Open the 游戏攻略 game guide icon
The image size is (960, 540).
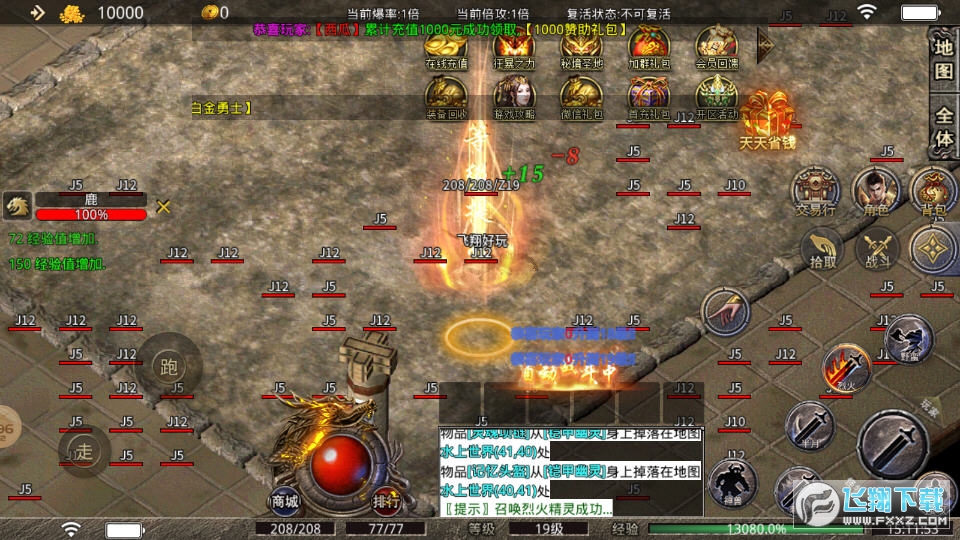tap(514, 97)
